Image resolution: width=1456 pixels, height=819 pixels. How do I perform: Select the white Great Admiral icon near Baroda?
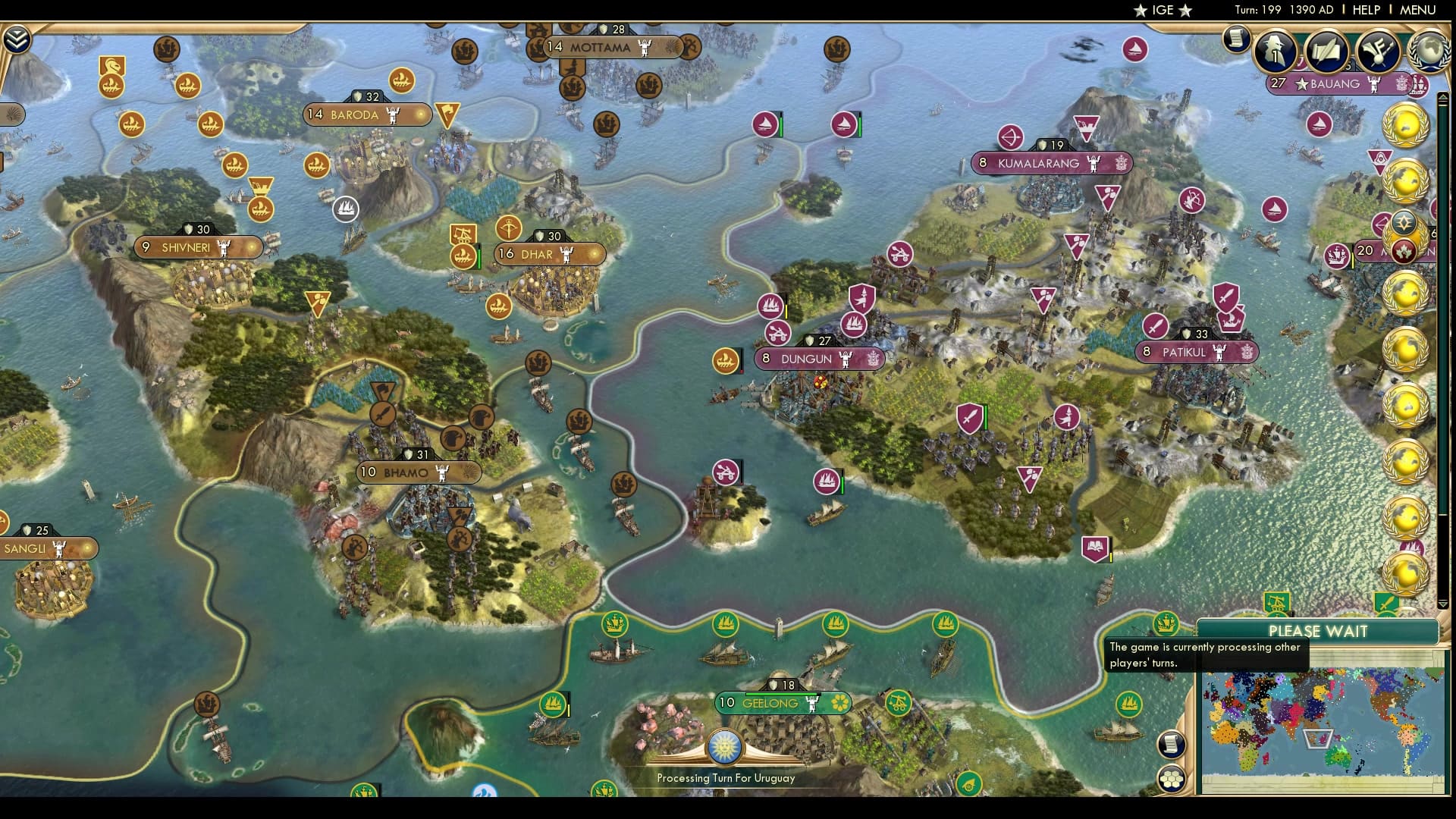346,207
